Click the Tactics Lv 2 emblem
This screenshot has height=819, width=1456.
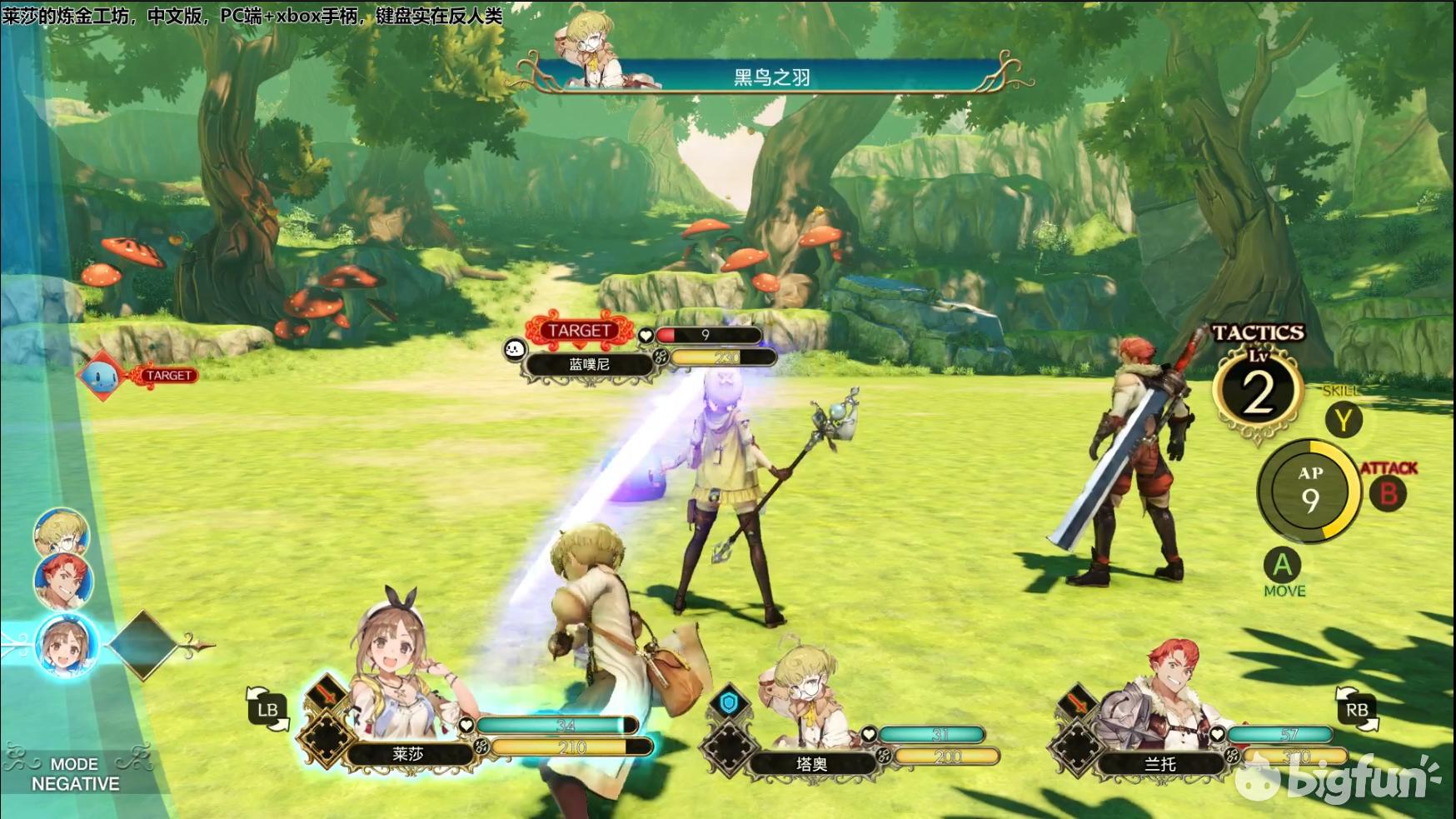(1258, 390)
